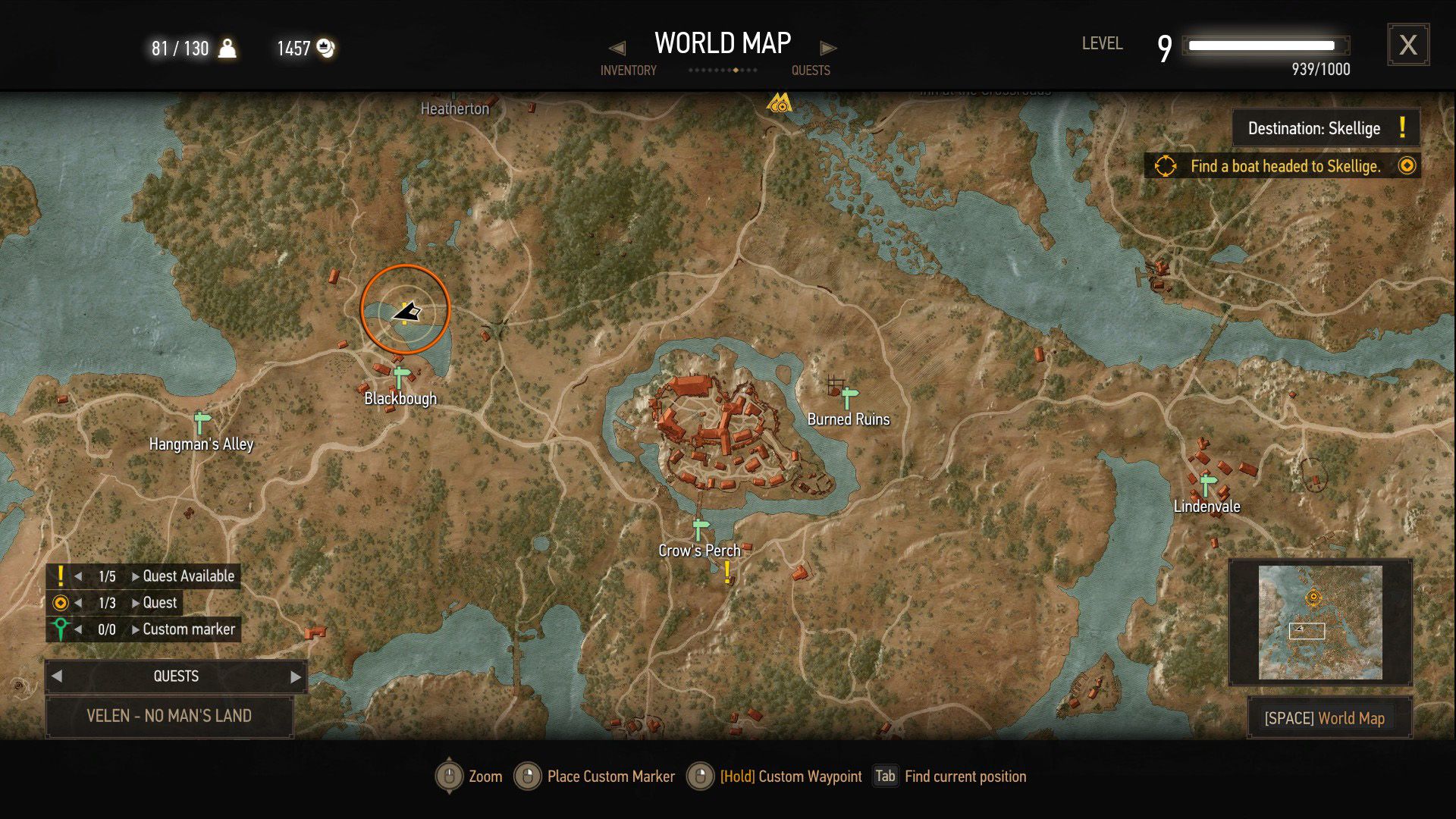This screenshot has width=1456, height=819.
Task: Click the level 9 experience progress bar
Action: click(1266, 45)
